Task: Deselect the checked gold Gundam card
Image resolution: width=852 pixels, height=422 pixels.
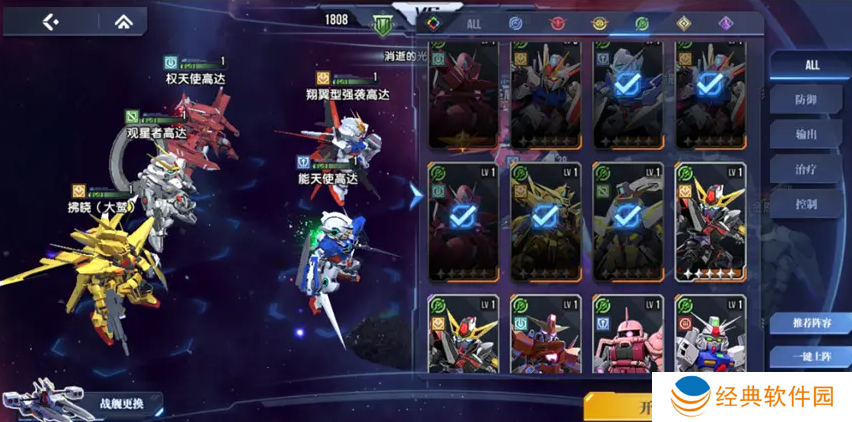Action: [x=545, y=220]
